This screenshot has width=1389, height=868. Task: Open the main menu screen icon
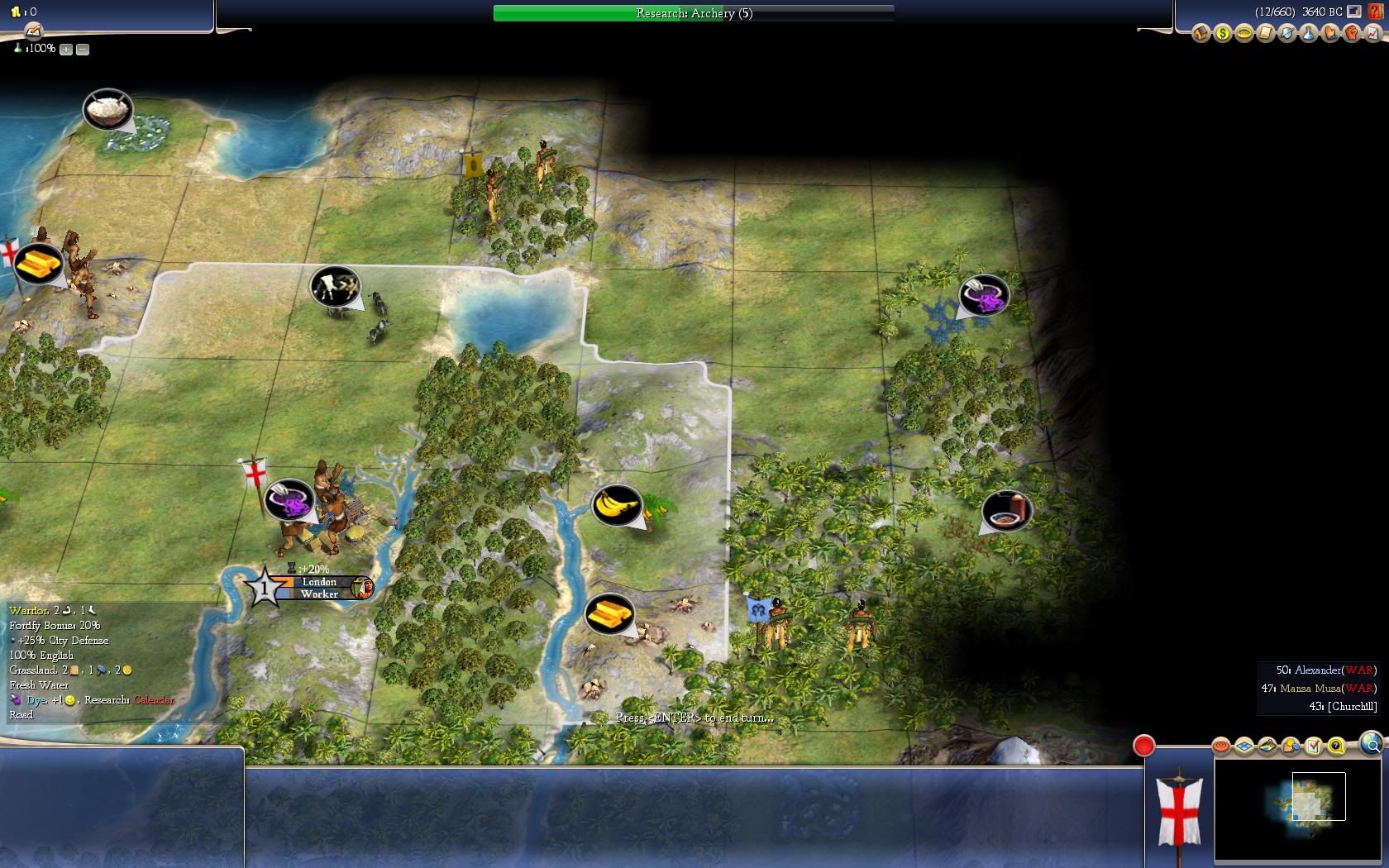pyautogui.click(x=1353, y=12)
